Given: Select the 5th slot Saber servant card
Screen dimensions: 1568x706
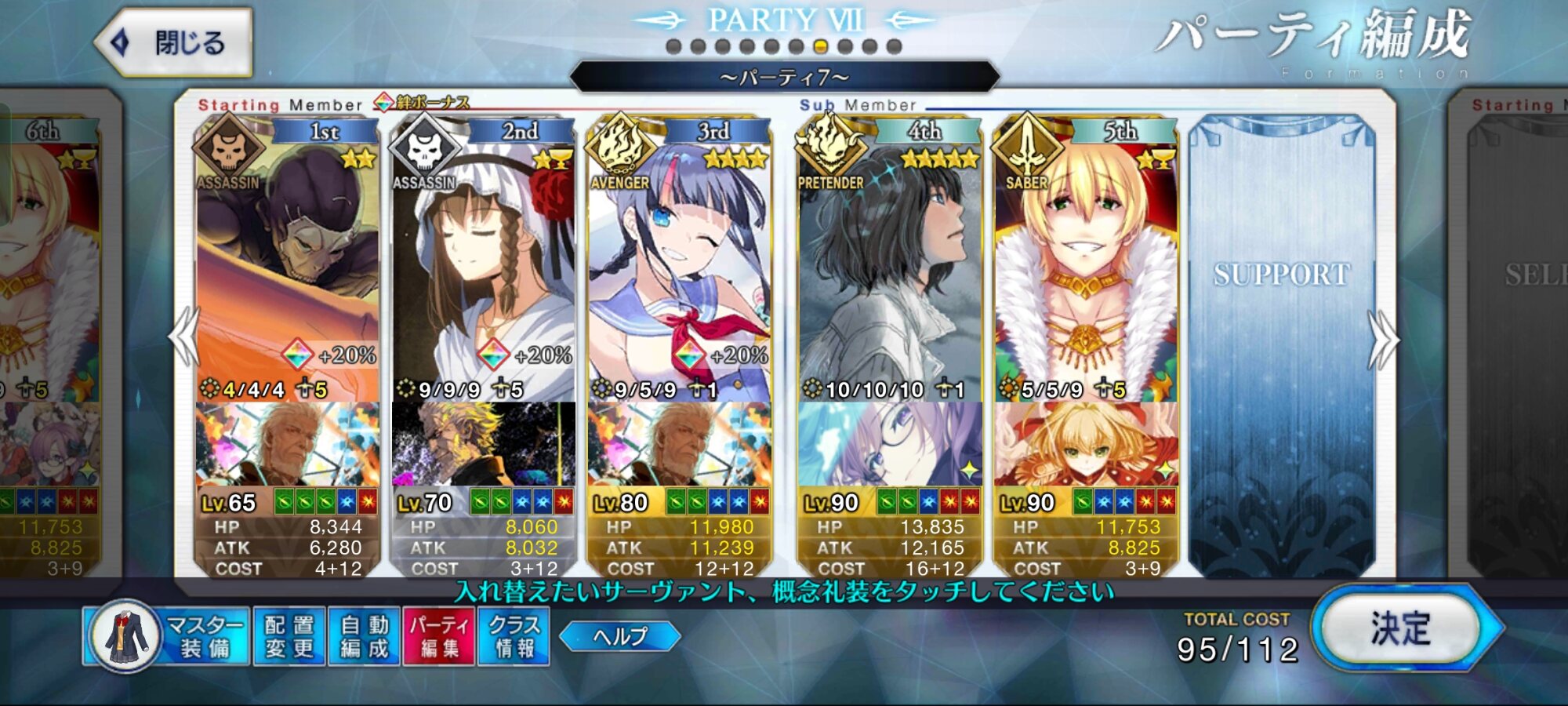Looking at the screenshot, I should click(1086, 267).
